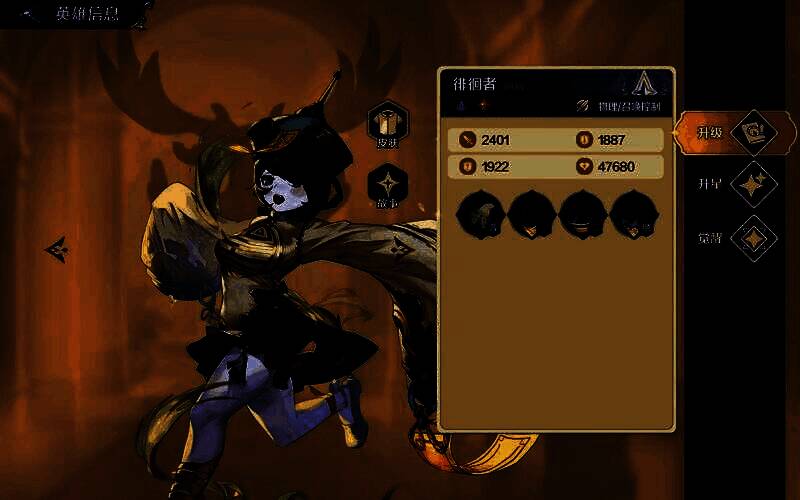The image size is (800, 500).
Task: Go back from the 英雄信息 screen
Action: coord(28,15)
